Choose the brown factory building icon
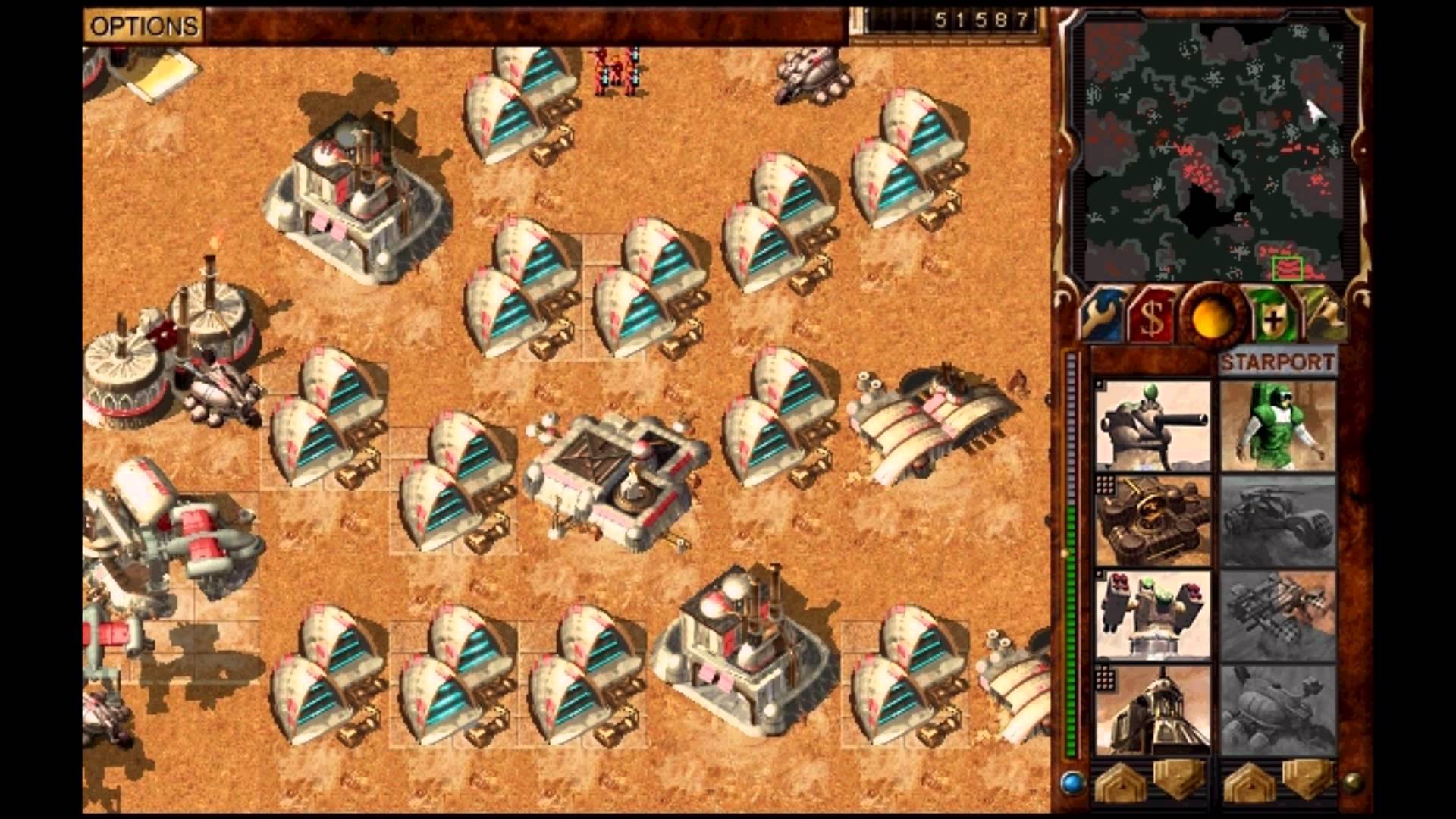1456x819 pixels. click(1153, 522)
